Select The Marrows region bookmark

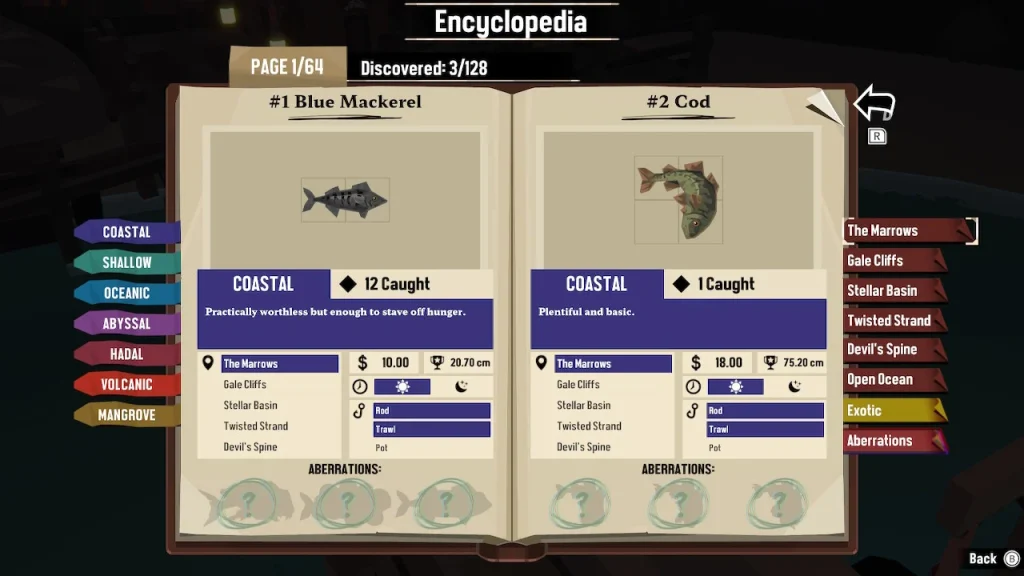coord(895,231)
